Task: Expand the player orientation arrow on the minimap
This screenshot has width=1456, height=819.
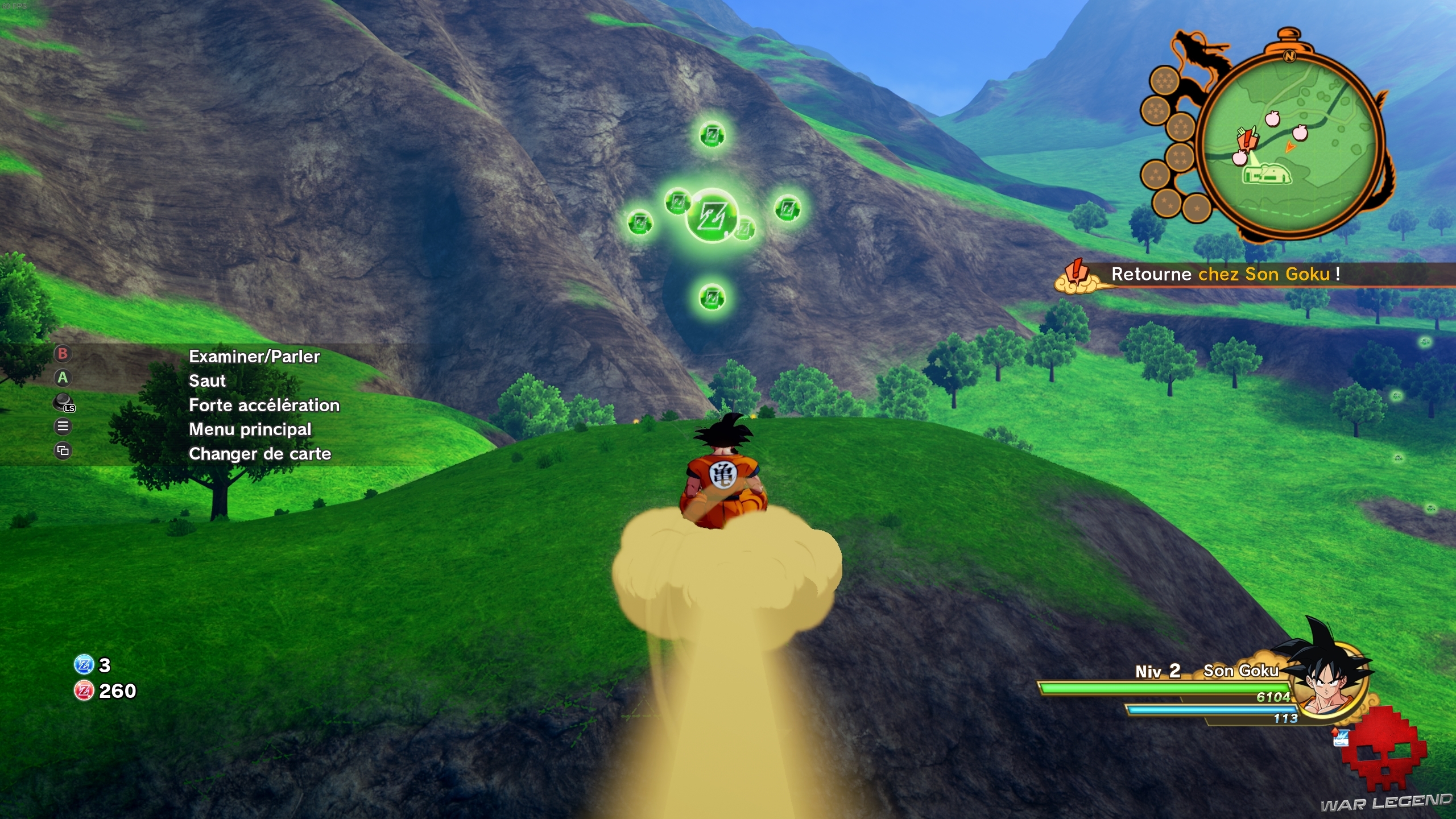Action: coord(1290,147)
